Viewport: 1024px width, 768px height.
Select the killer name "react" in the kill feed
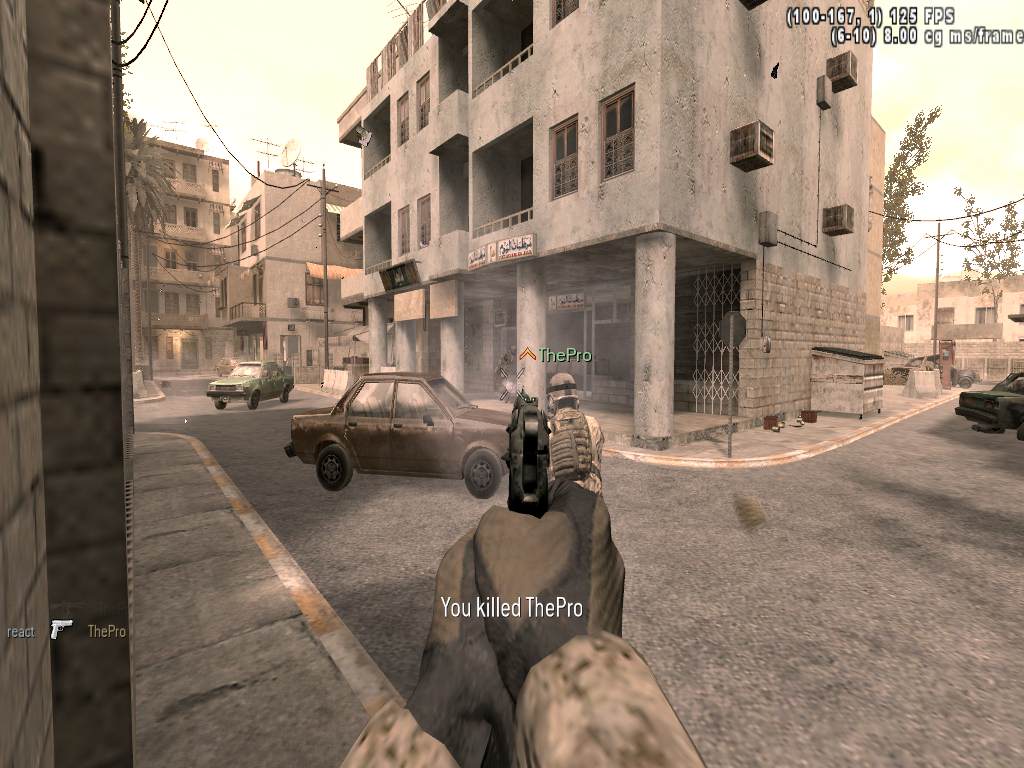tap(21, 631)
